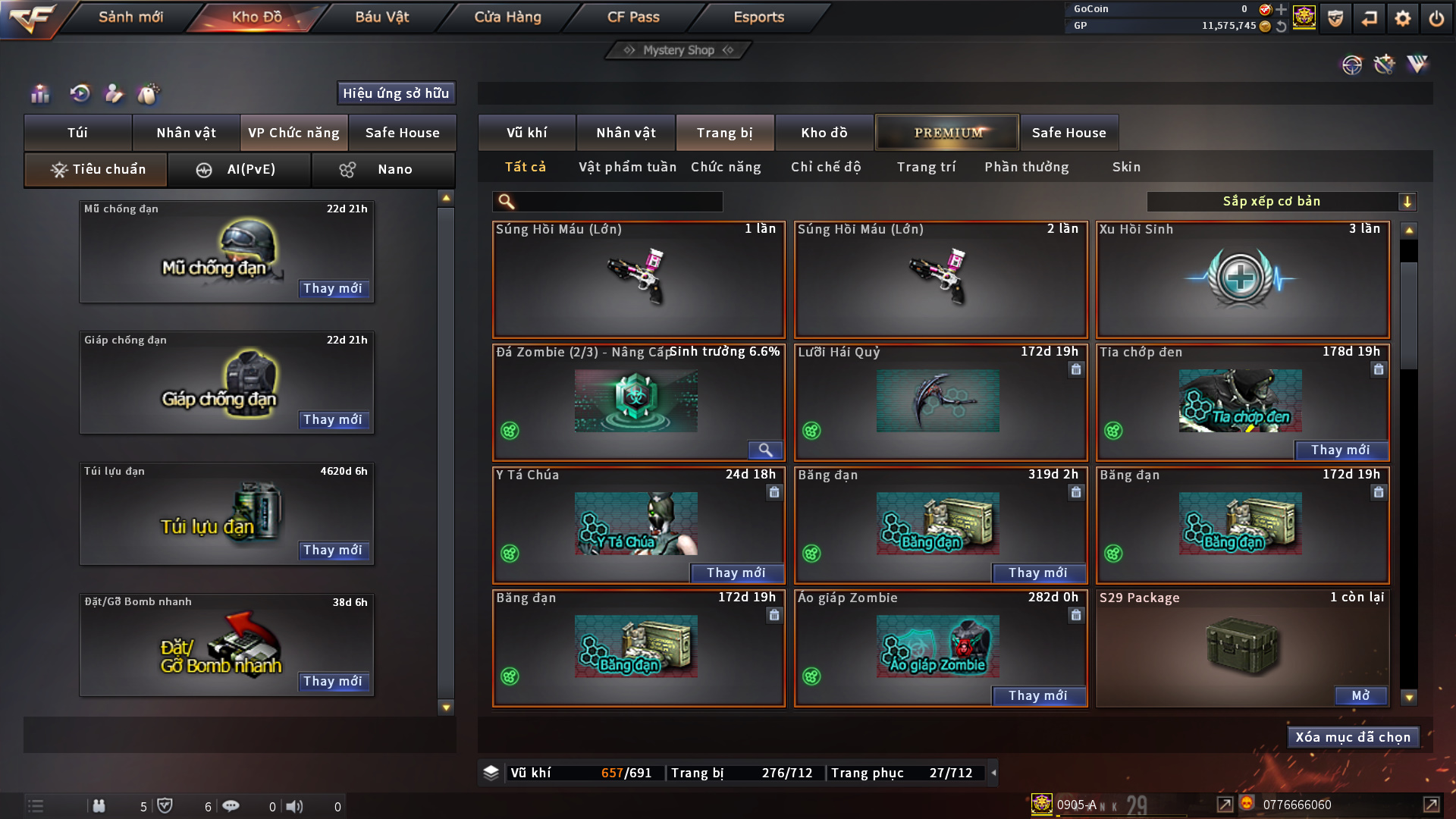The image size is (1456, 819).
Task: Go to the CF Pass page
Action: [633, 17]
